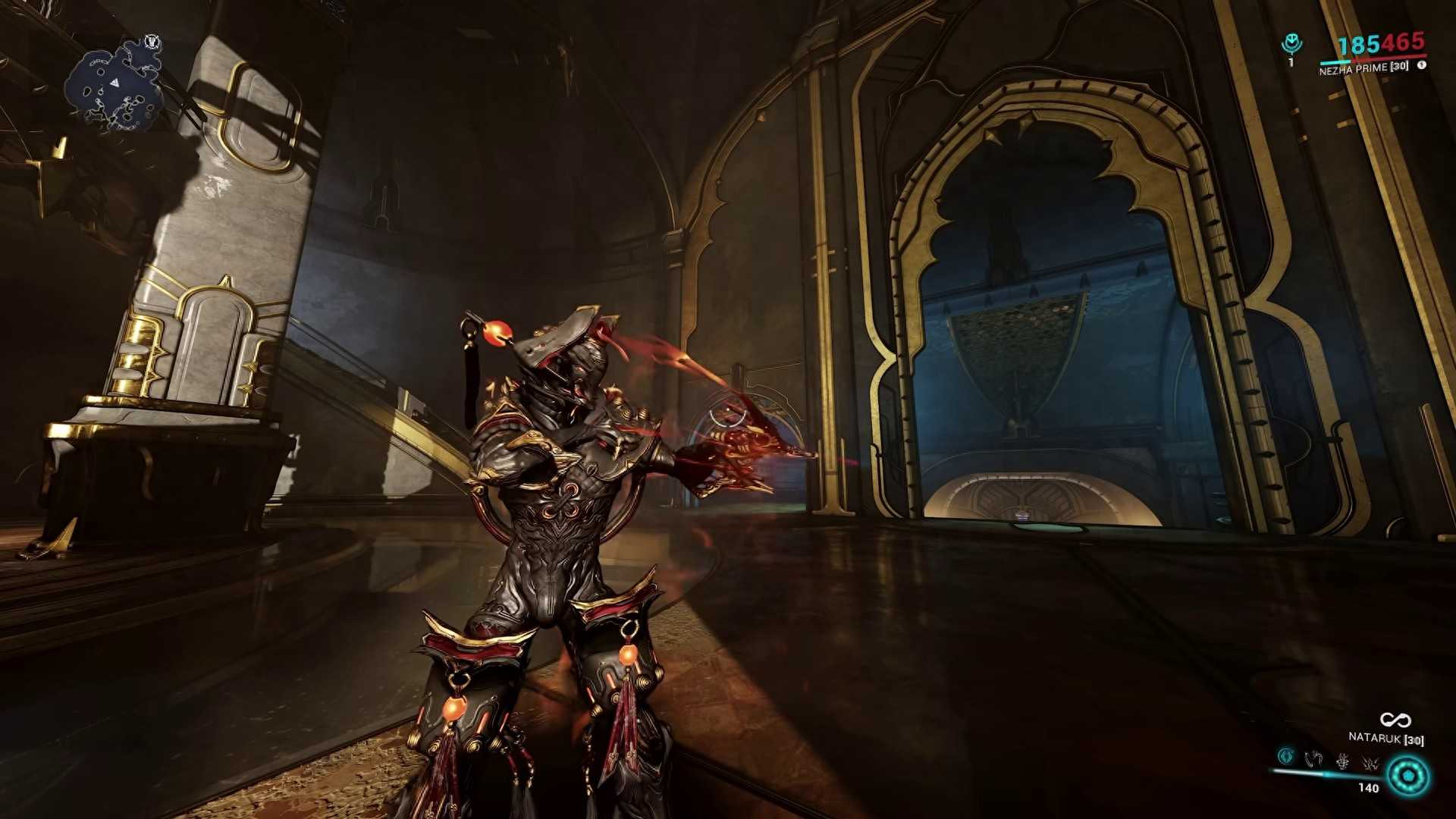Cast the Warding Halo ability
Image resolution: width=1456 pixels, height=819 pixels.
pyautogui.click(x=1342, y=759)
